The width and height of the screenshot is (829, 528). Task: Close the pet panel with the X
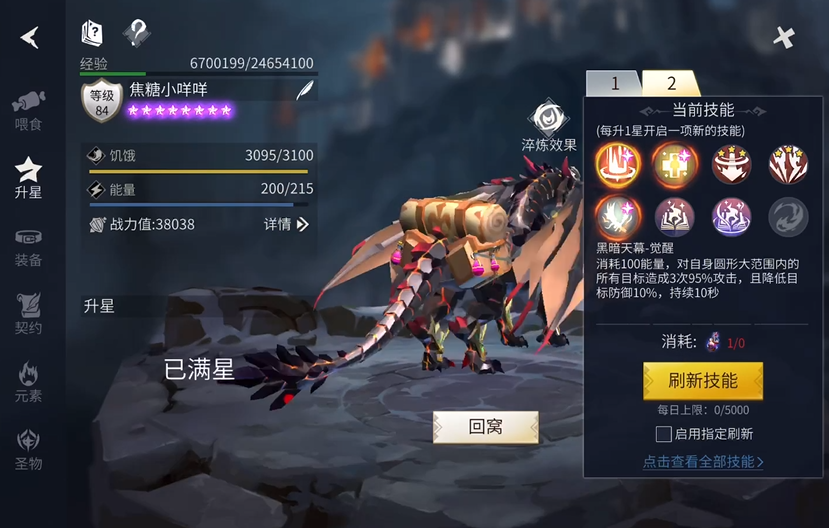[784, 37]
